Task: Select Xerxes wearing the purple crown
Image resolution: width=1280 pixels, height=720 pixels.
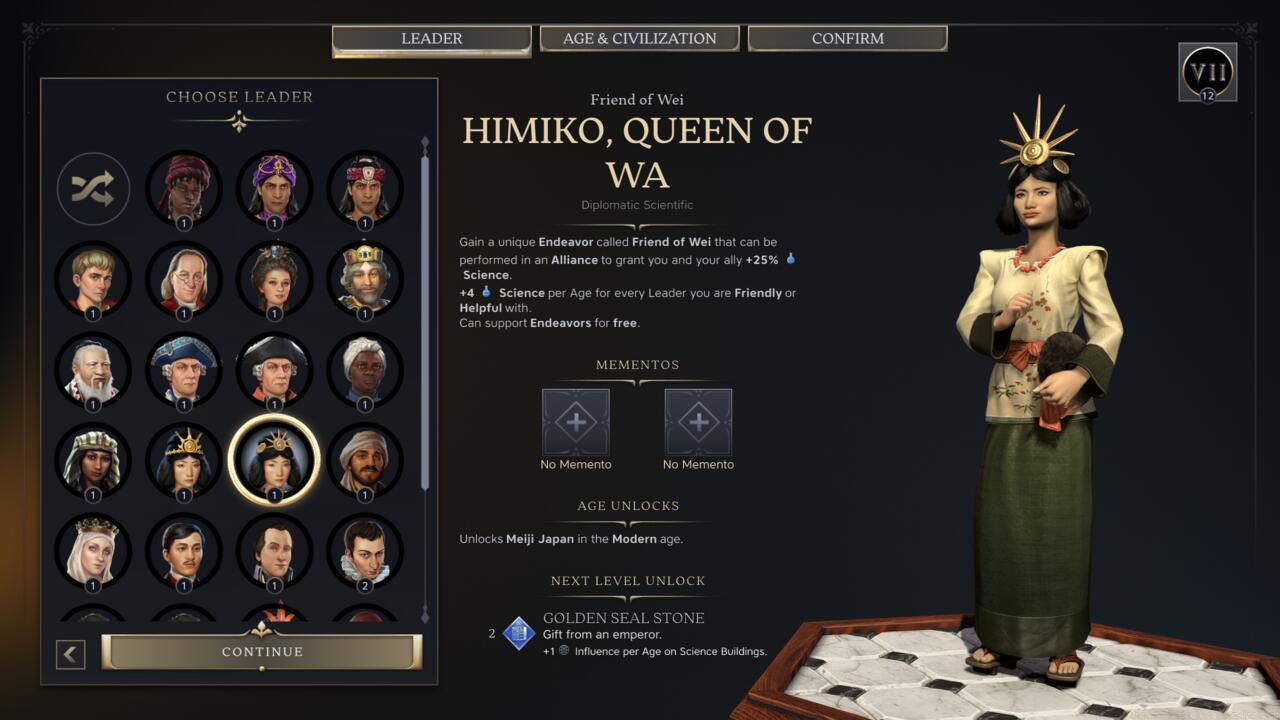Action: click(x=274, y=189)
